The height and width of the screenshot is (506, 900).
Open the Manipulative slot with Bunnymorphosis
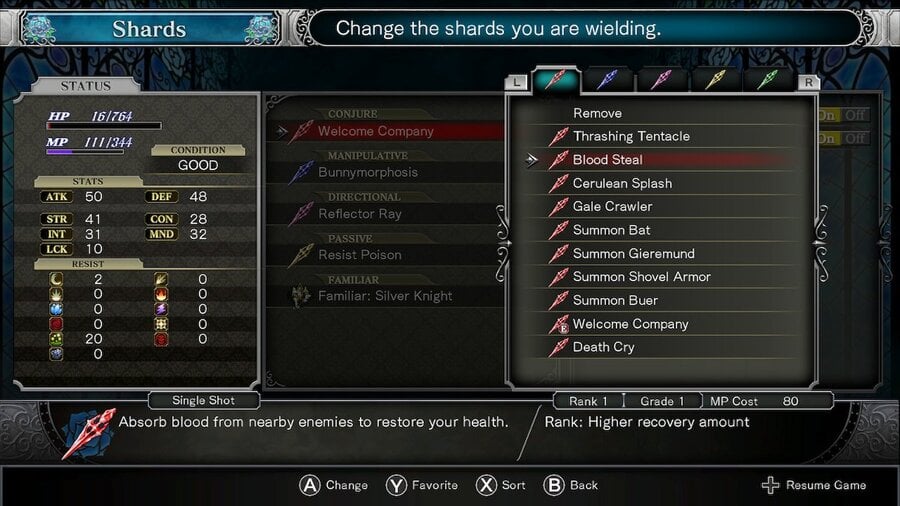(367, 172)
